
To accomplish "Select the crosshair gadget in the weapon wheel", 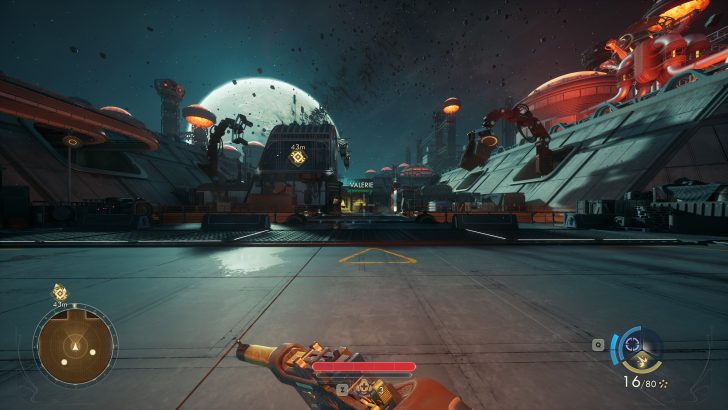I will click(x=631, y=345).
